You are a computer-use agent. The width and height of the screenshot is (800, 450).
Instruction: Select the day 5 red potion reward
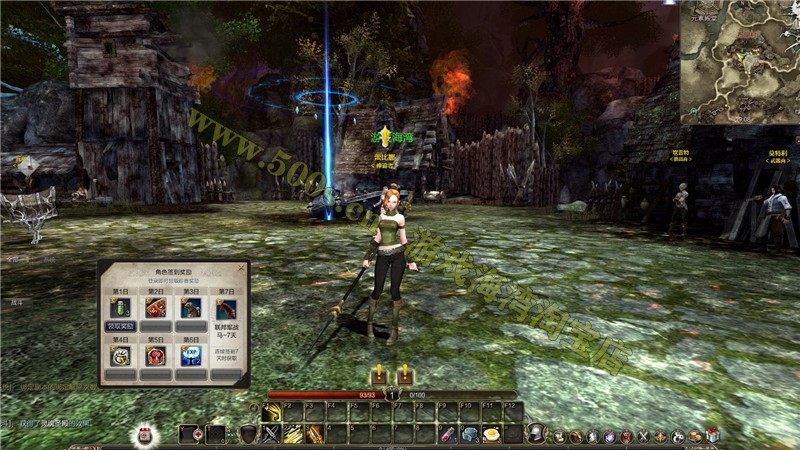[156, 355]
